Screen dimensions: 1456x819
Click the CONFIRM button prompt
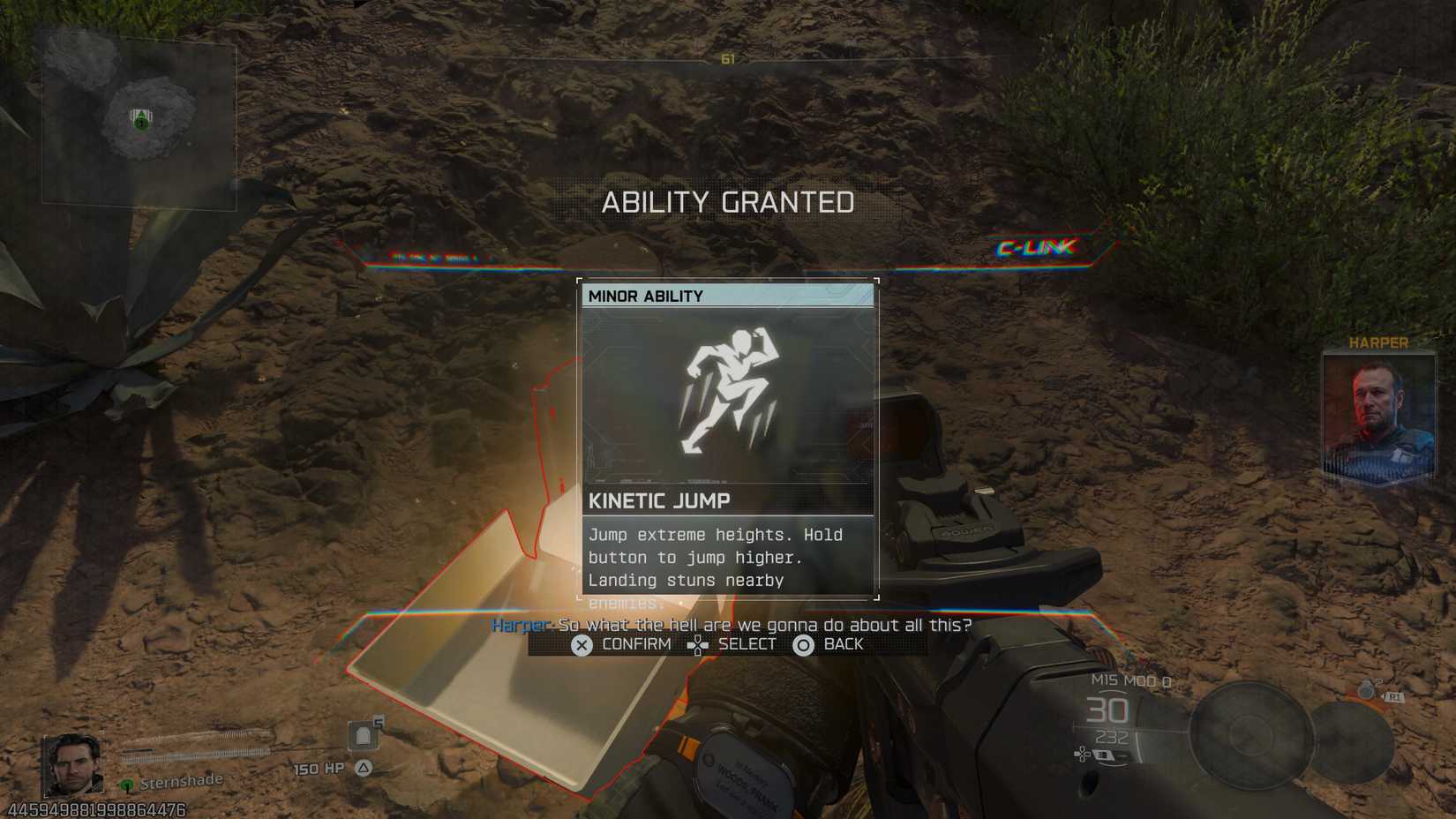tap(616, 644)
